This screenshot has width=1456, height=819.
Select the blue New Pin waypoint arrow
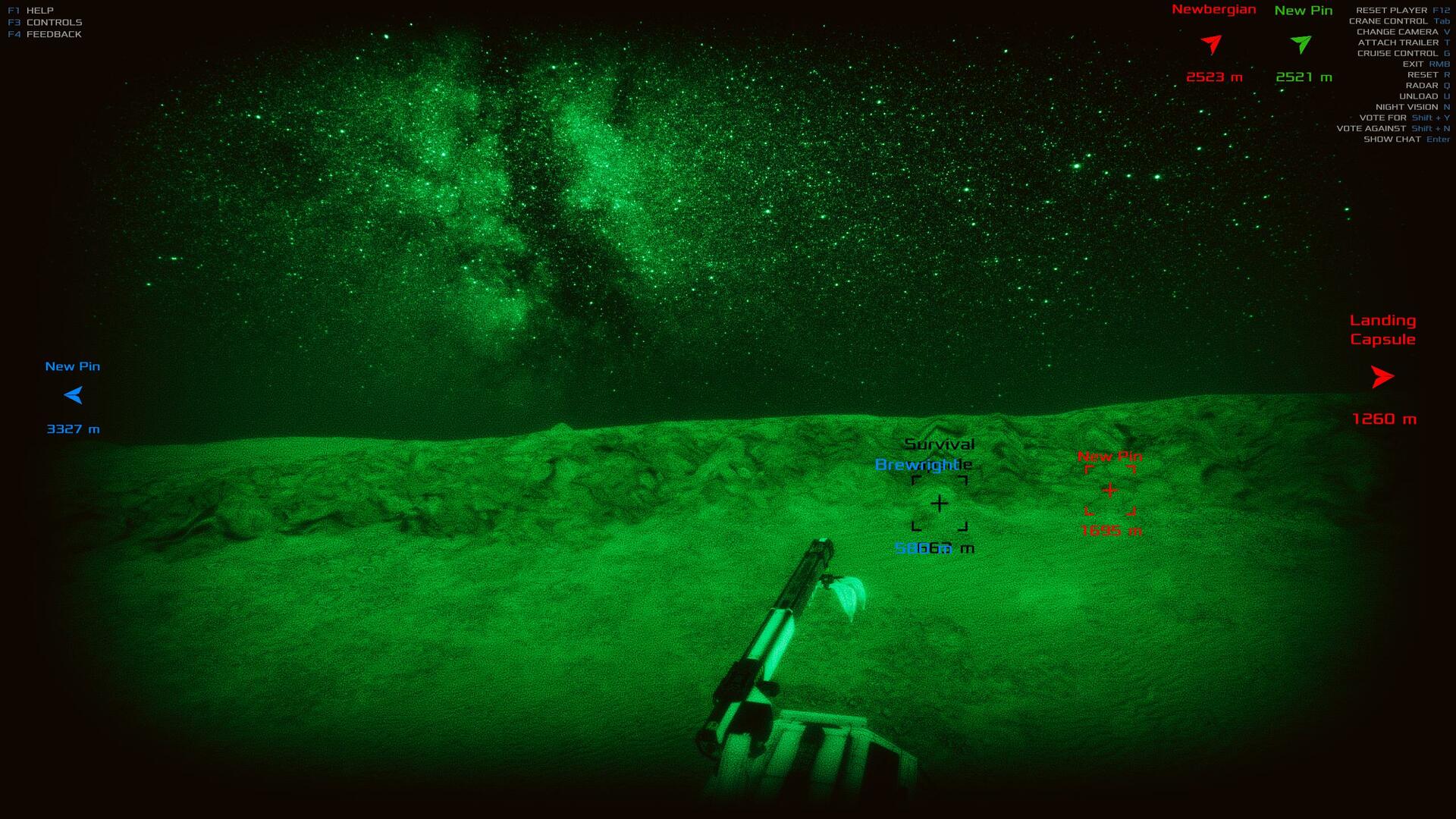[74, 395]
